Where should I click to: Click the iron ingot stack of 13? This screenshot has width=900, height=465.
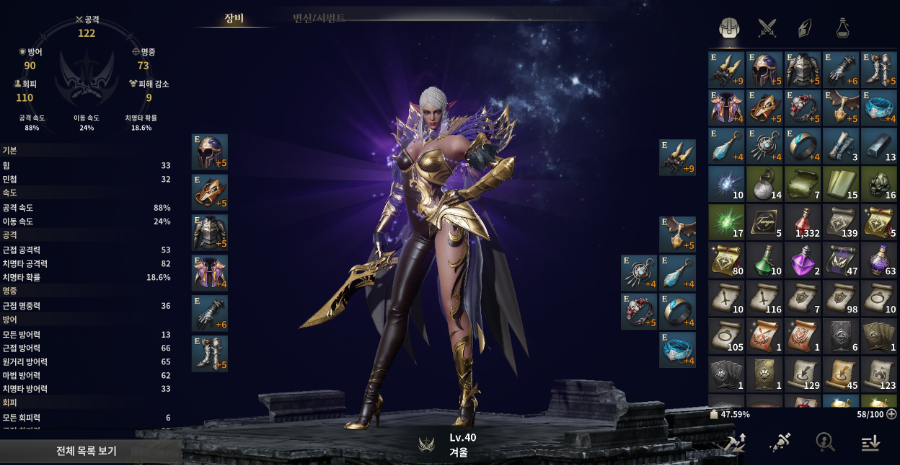(x=878, y=145)
